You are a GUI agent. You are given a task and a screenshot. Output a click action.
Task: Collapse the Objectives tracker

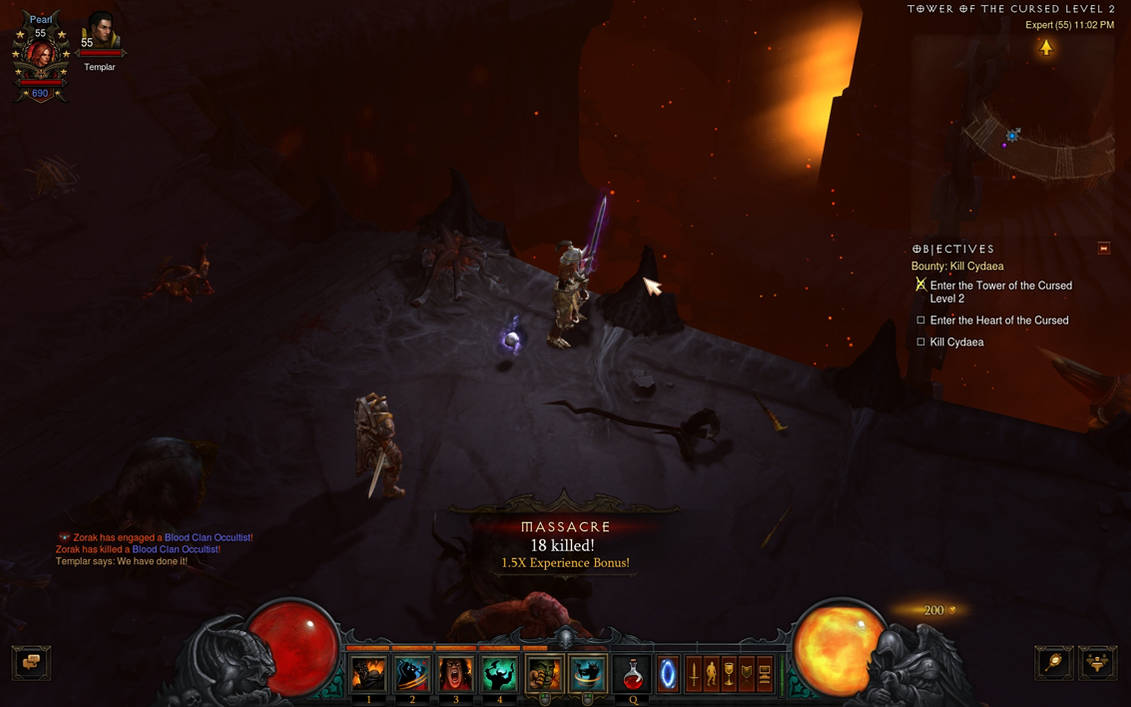[x=1104, y=248]
